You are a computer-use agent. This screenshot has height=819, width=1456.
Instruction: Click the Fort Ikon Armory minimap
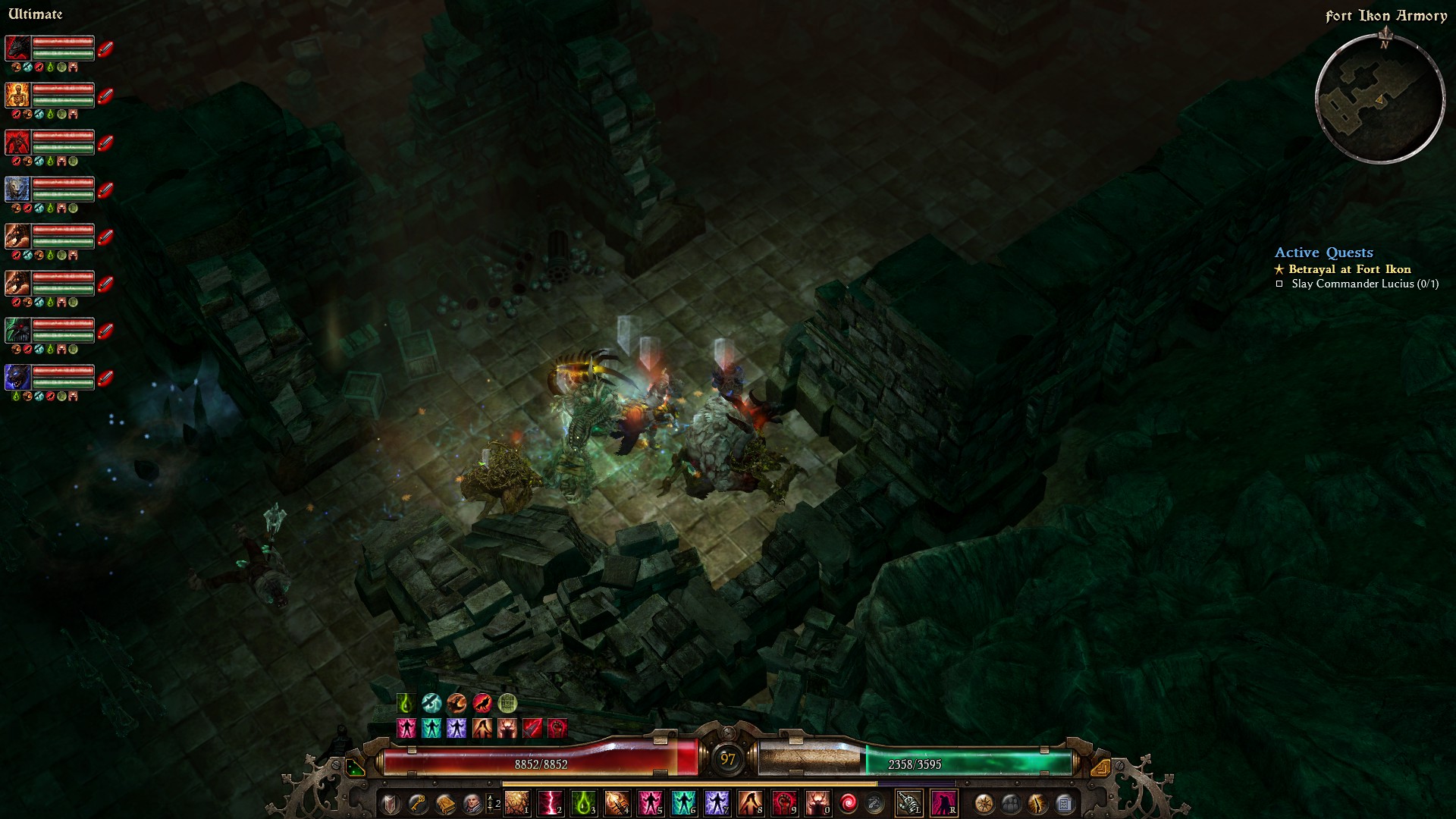1382,99
